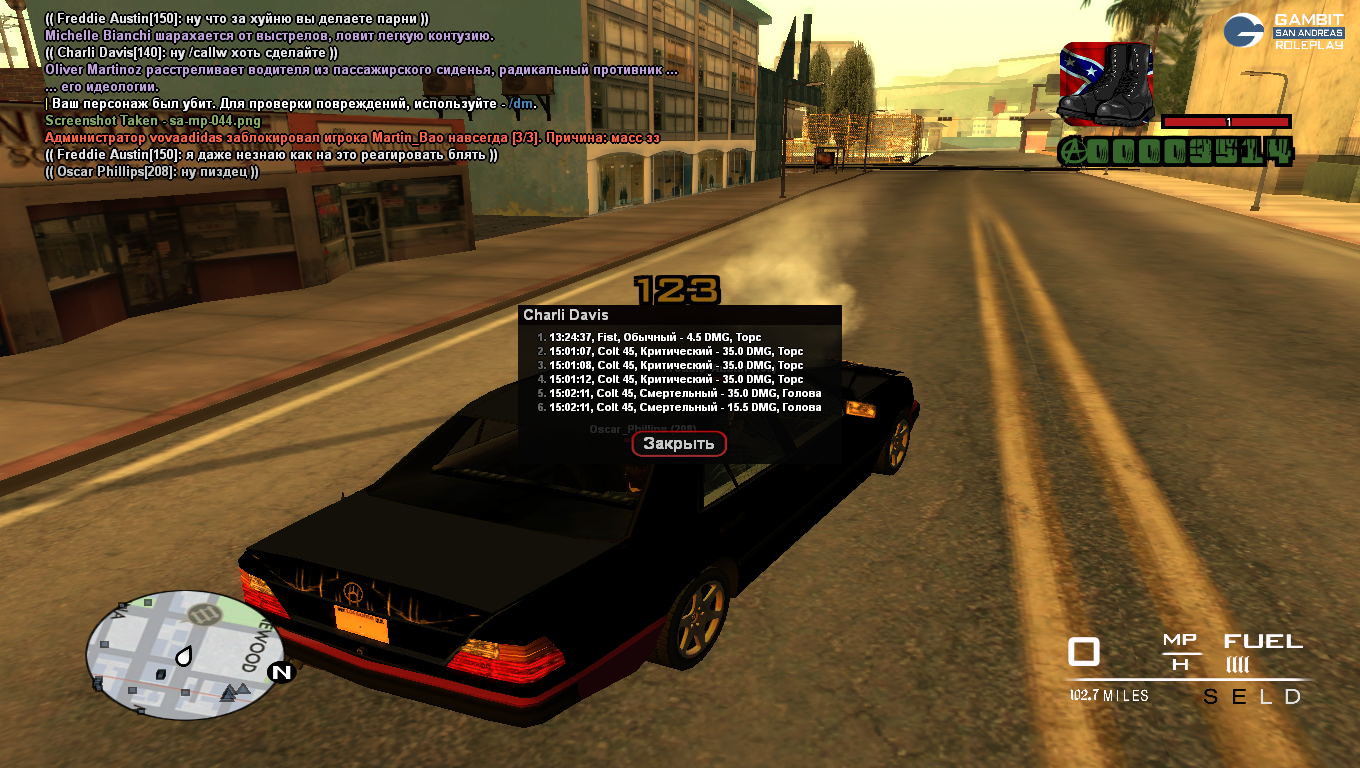The width and height of the screenshot is (1360, 768).
Task: Select the 15:01:07 Colt 45 entry
Action: [675, 352]
